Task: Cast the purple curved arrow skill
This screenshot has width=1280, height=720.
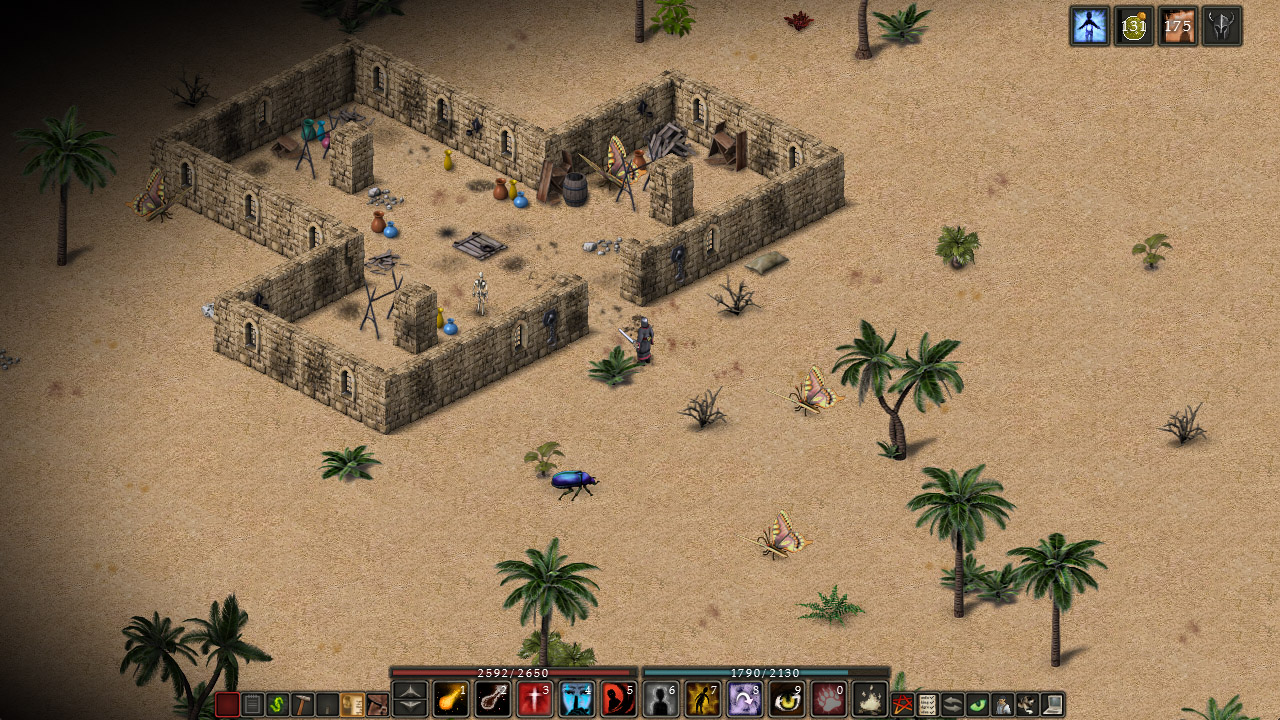Action: coord(745,699)
